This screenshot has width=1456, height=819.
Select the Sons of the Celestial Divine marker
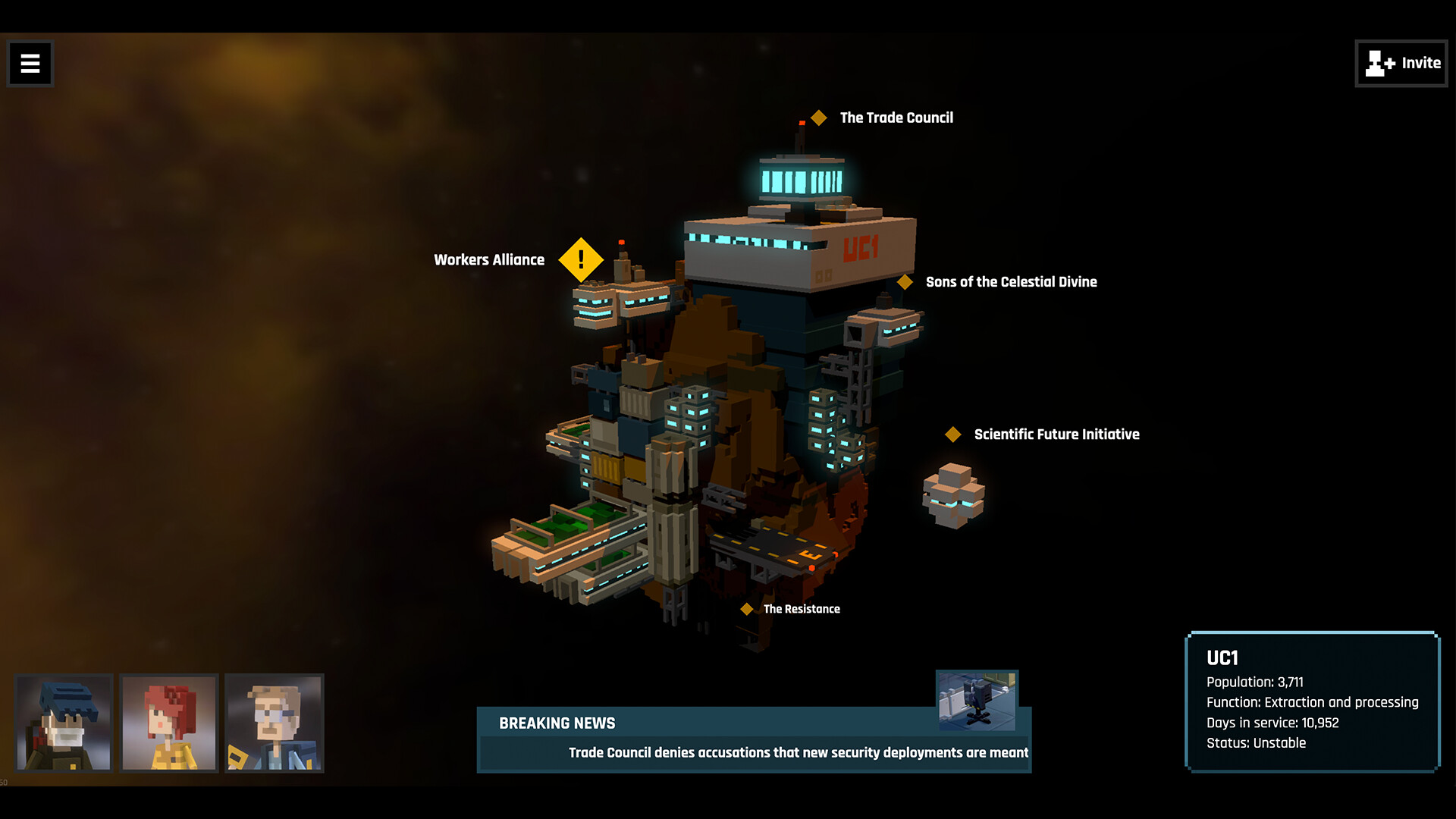coord(905,281)
